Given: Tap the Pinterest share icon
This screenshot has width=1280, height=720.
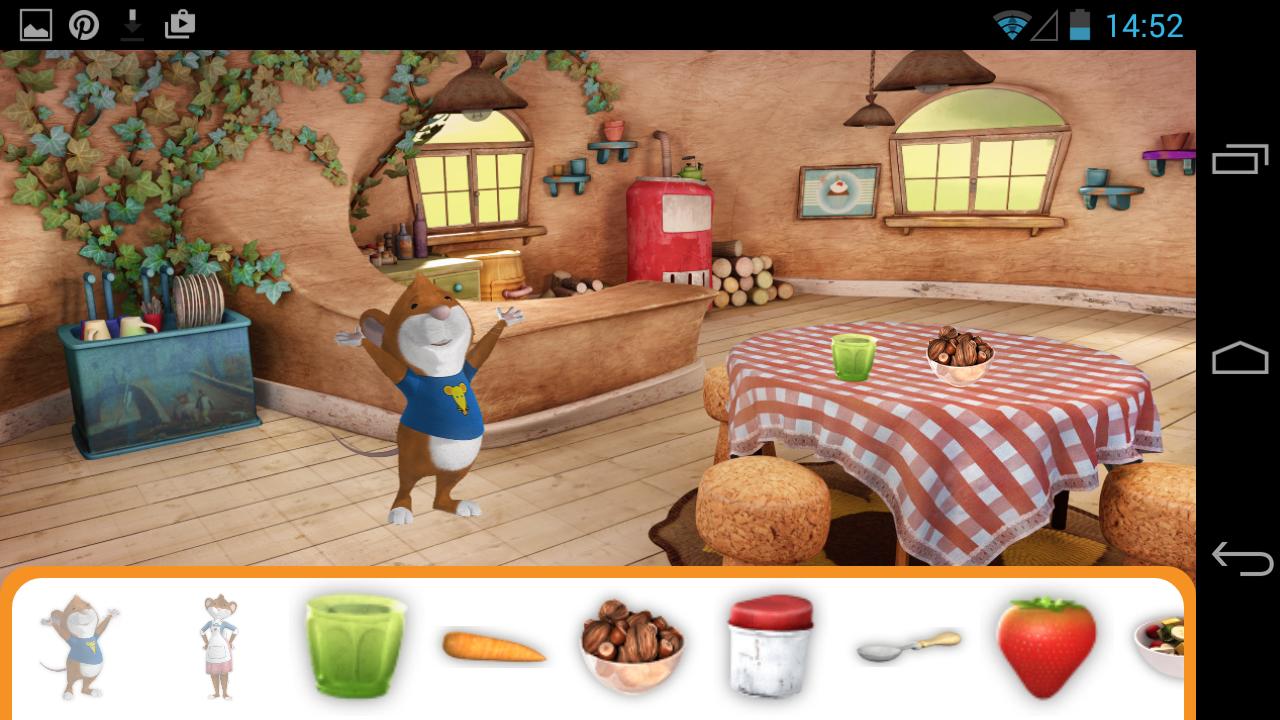Looking at the screenshot, I should coord(85,24).
